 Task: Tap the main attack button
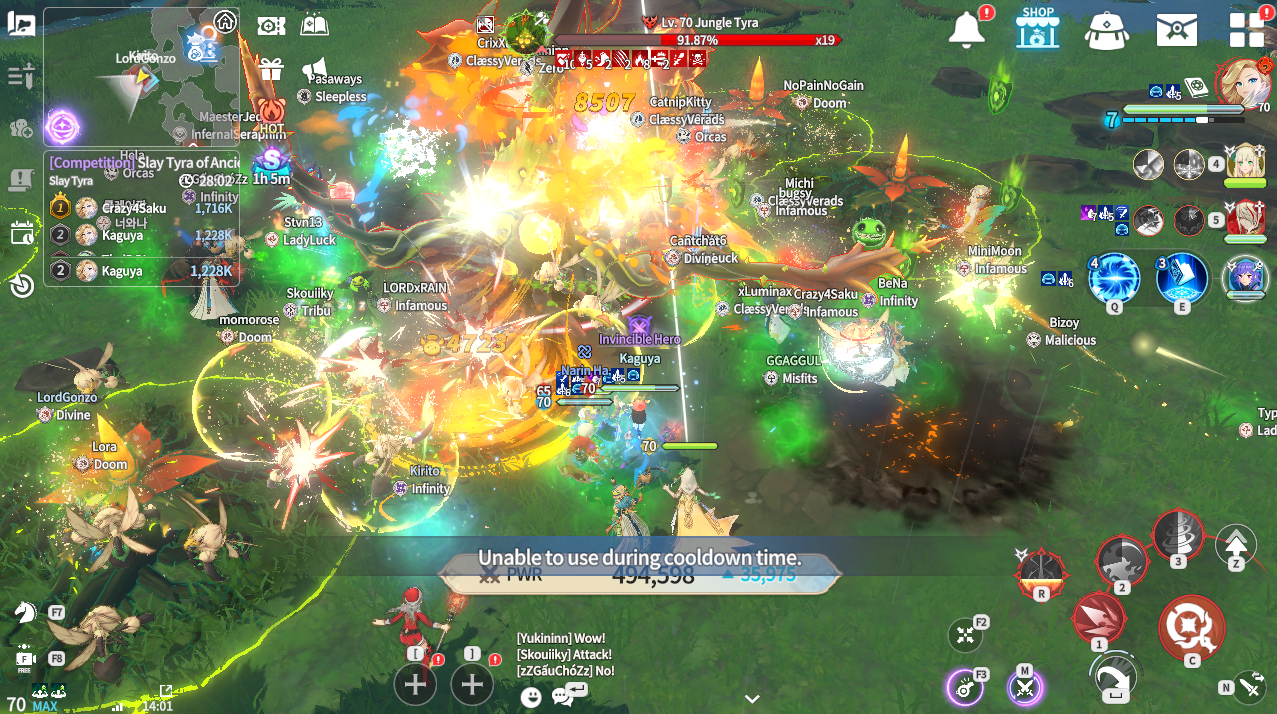click(x=1191, y=627)
